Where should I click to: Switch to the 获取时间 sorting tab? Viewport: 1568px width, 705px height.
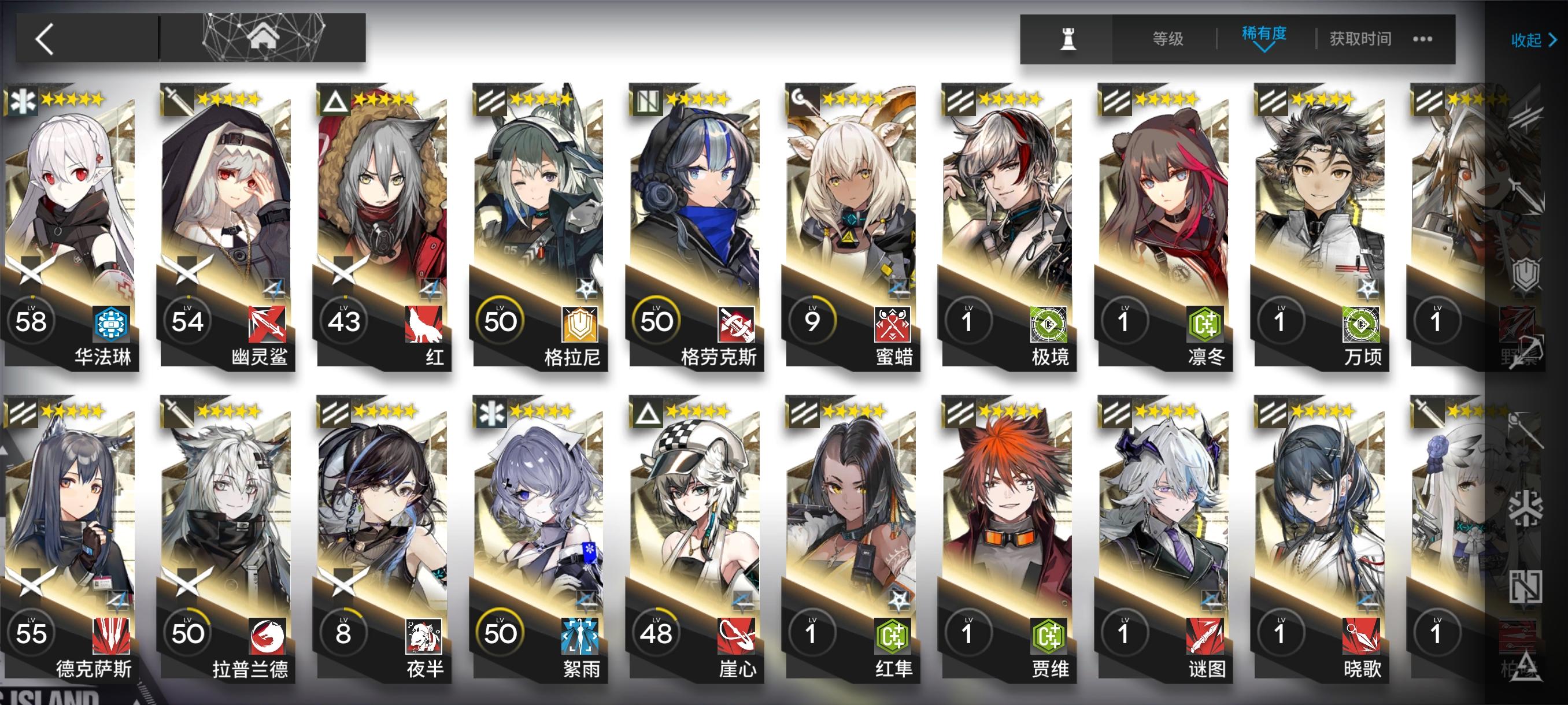[x=1361, y=38]
